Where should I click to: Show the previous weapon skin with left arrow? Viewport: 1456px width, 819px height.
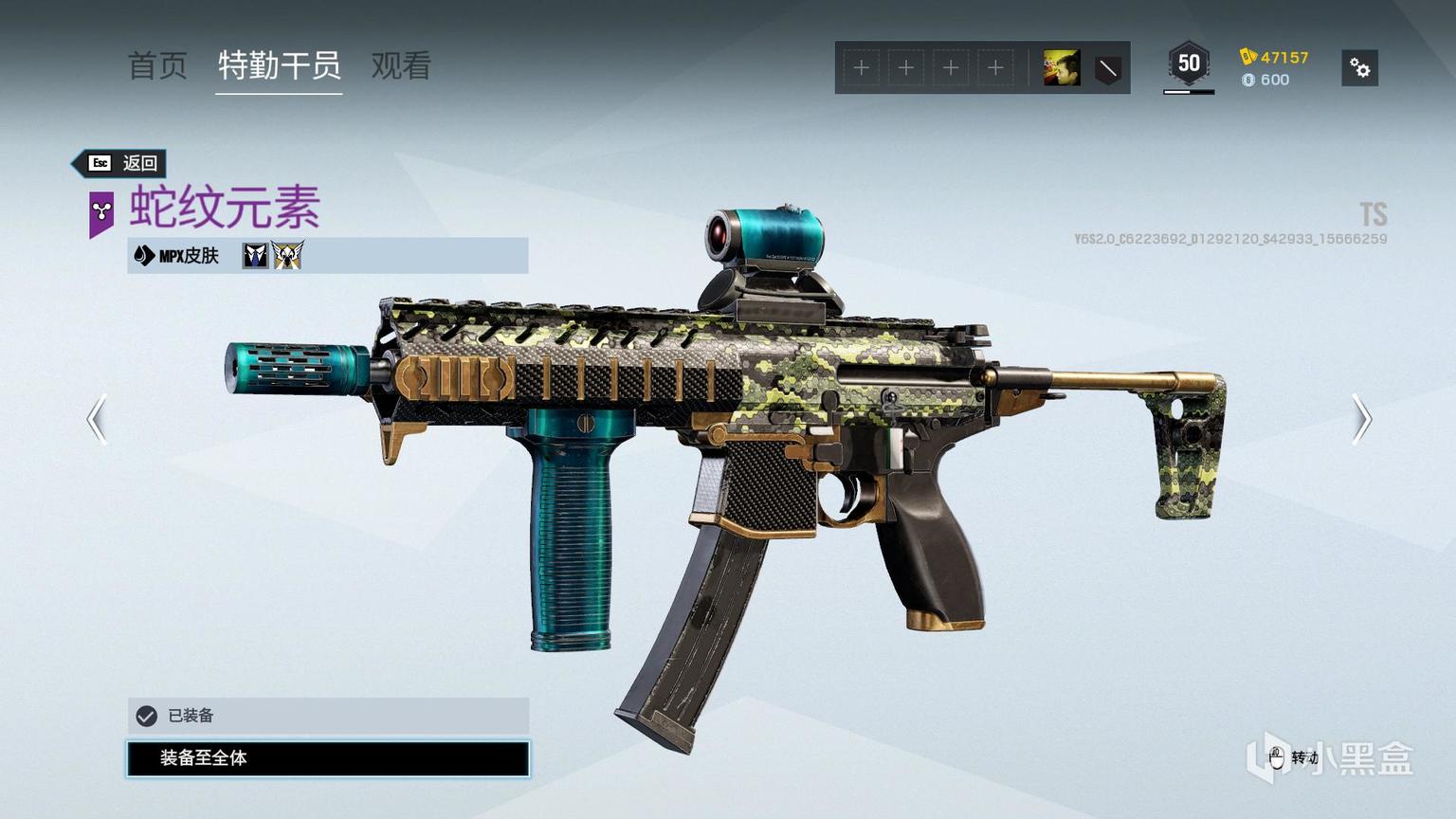97,419
